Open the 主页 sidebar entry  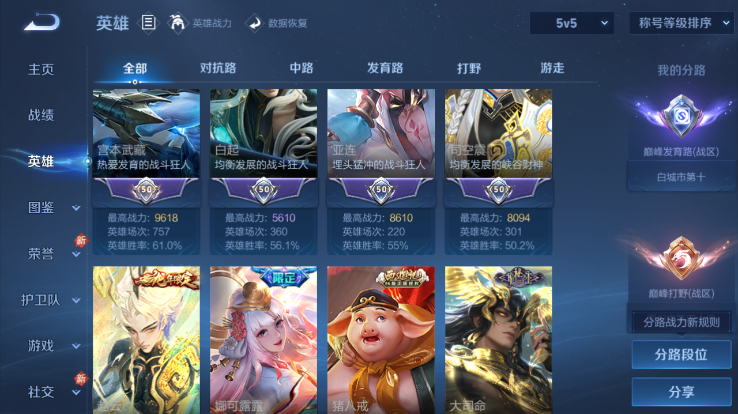[41, 69]
